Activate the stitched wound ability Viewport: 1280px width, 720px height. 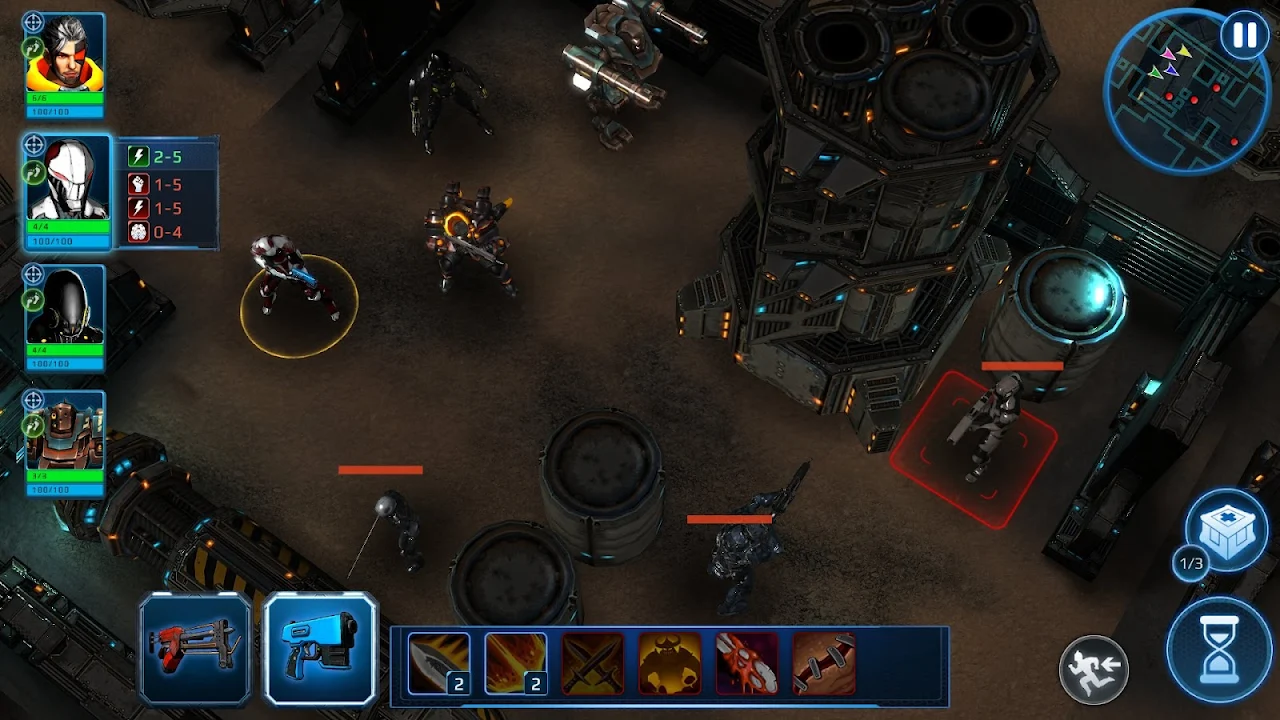click(824, 663)
